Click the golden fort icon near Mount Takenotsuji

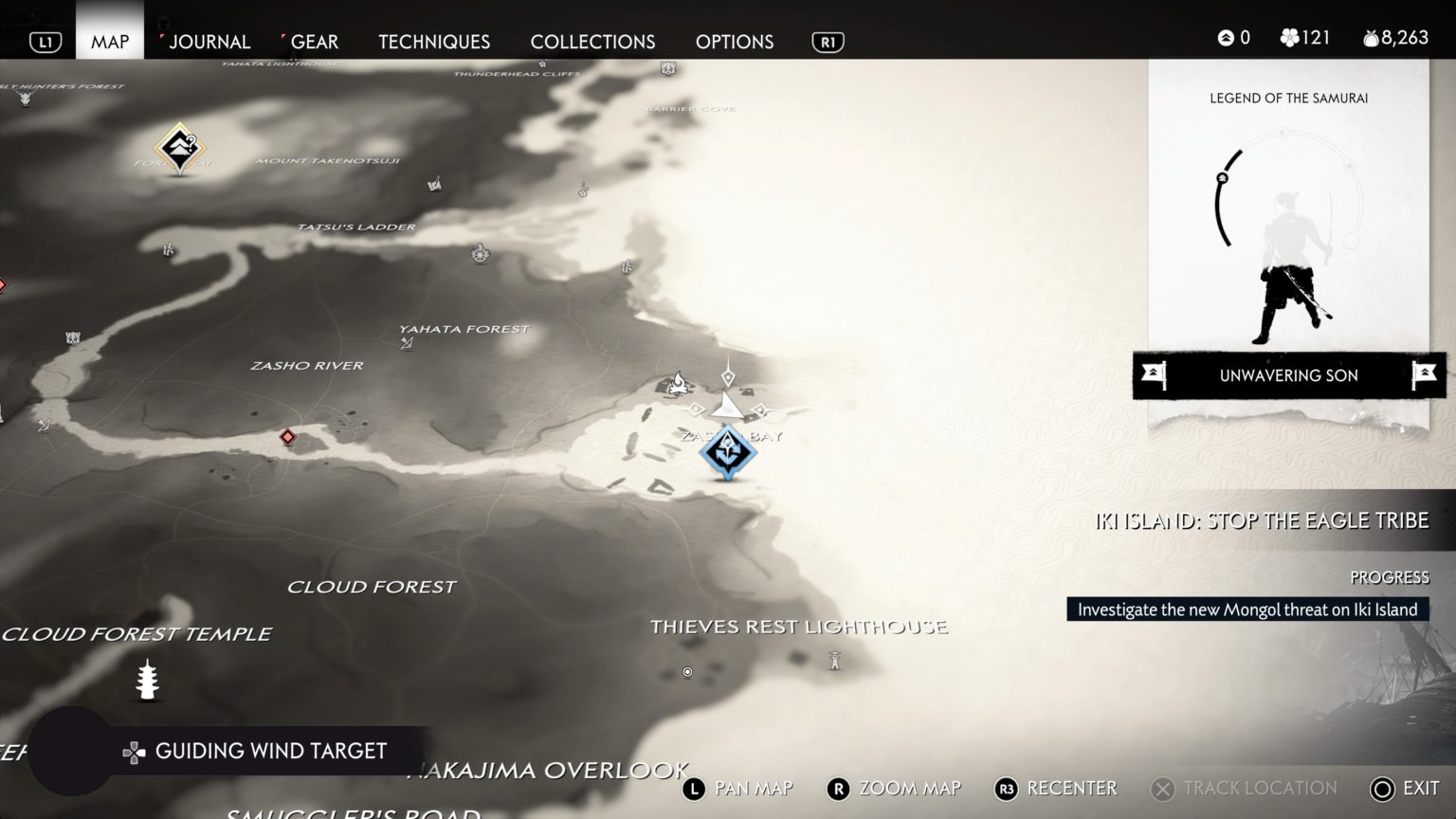click(180, 147)
